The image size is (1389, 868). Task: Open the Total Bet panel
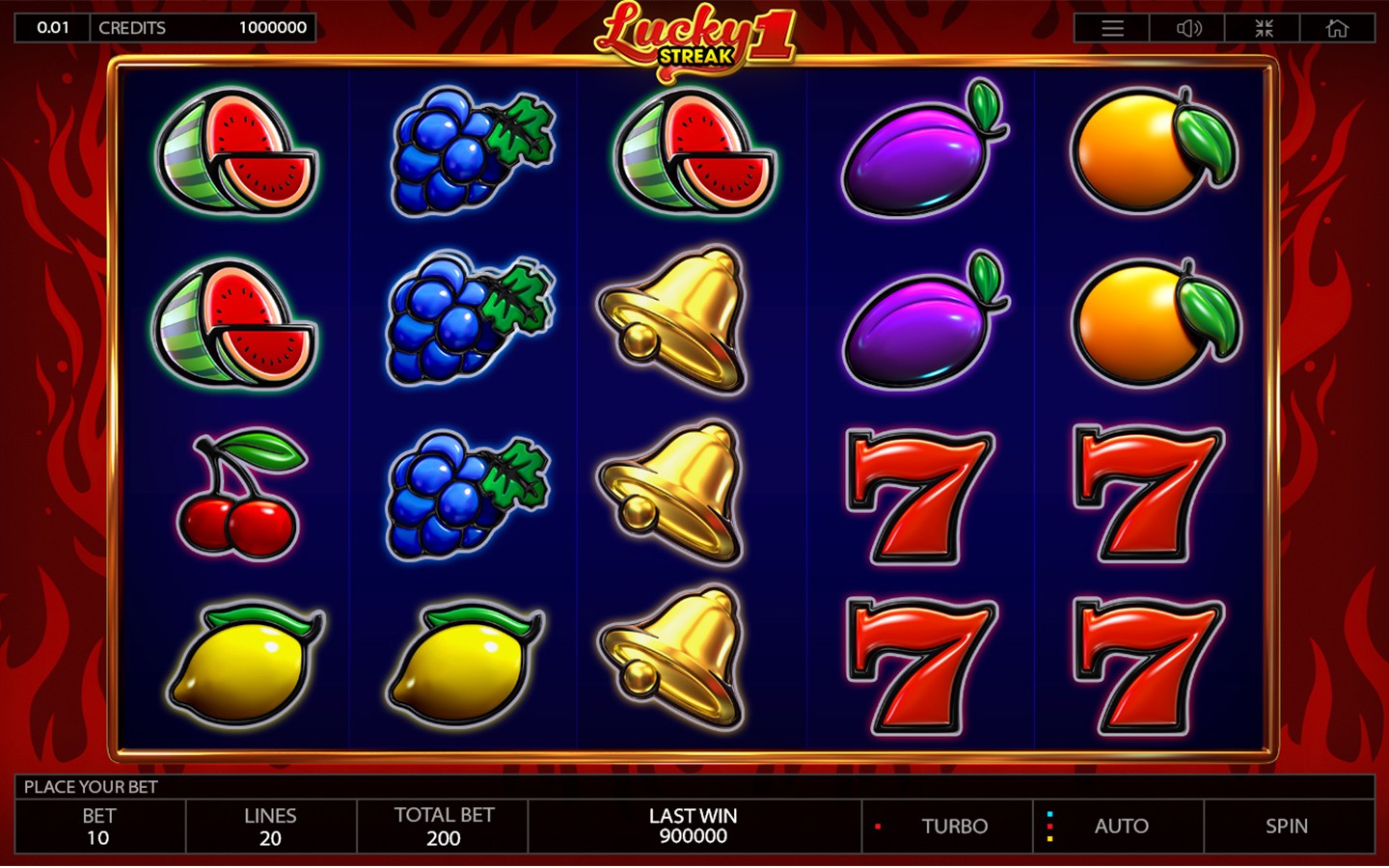443,827
